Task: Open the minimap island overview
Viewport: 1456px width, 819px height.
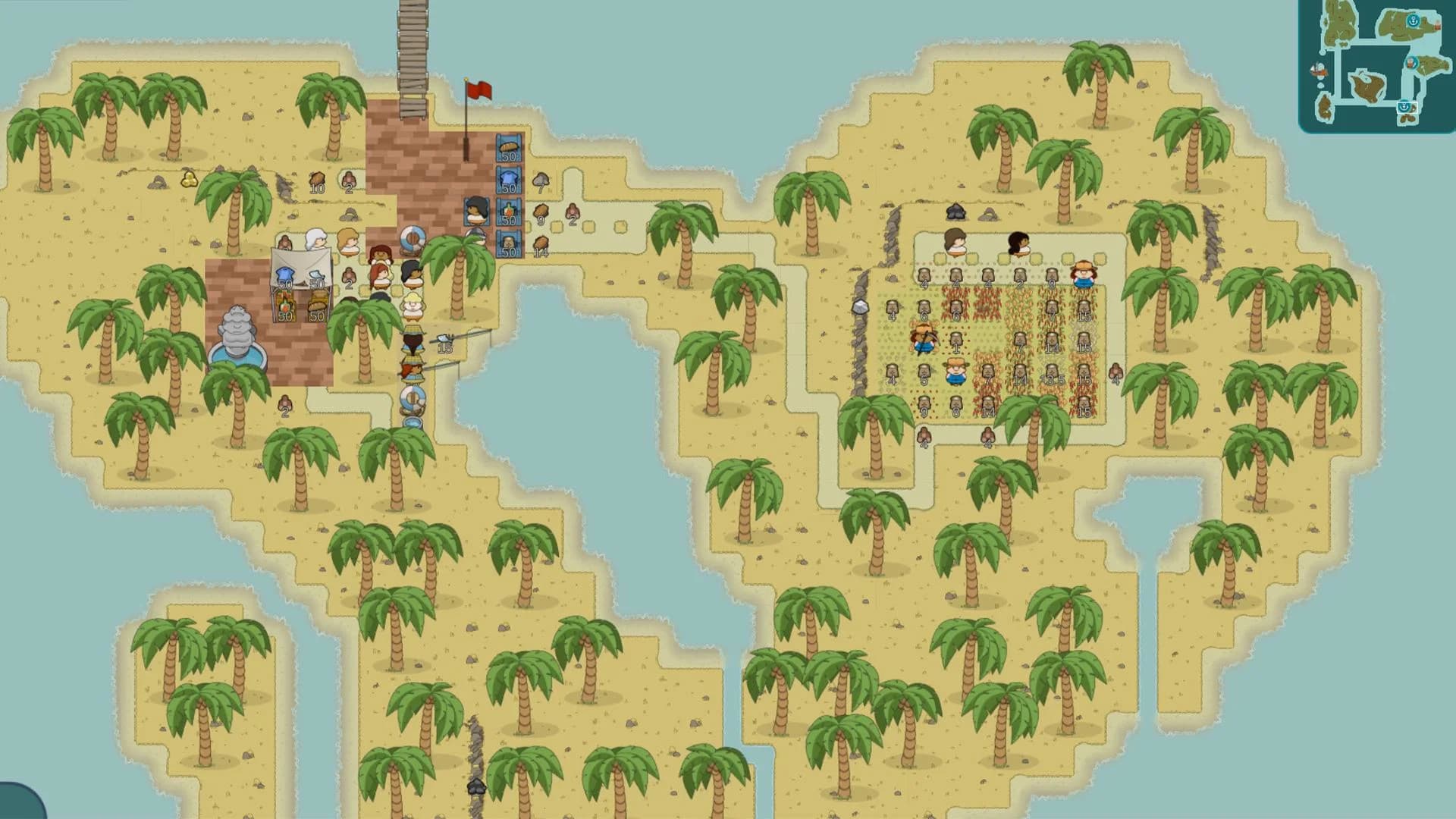Action: point(1373,68)
